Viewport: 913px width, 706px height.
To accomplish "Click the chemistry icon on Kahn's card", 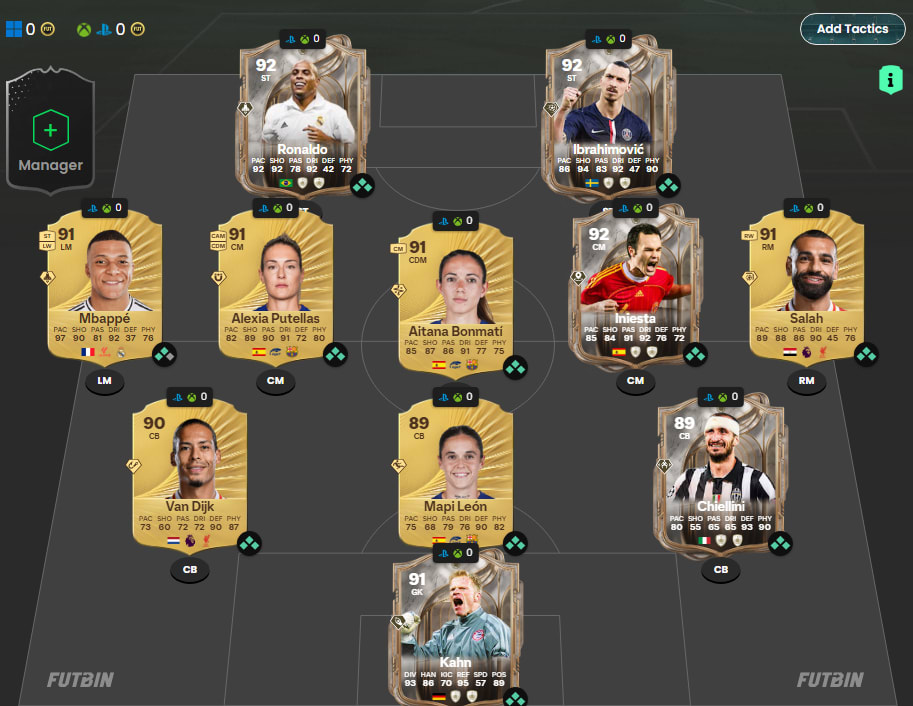I will pos(516,697).
